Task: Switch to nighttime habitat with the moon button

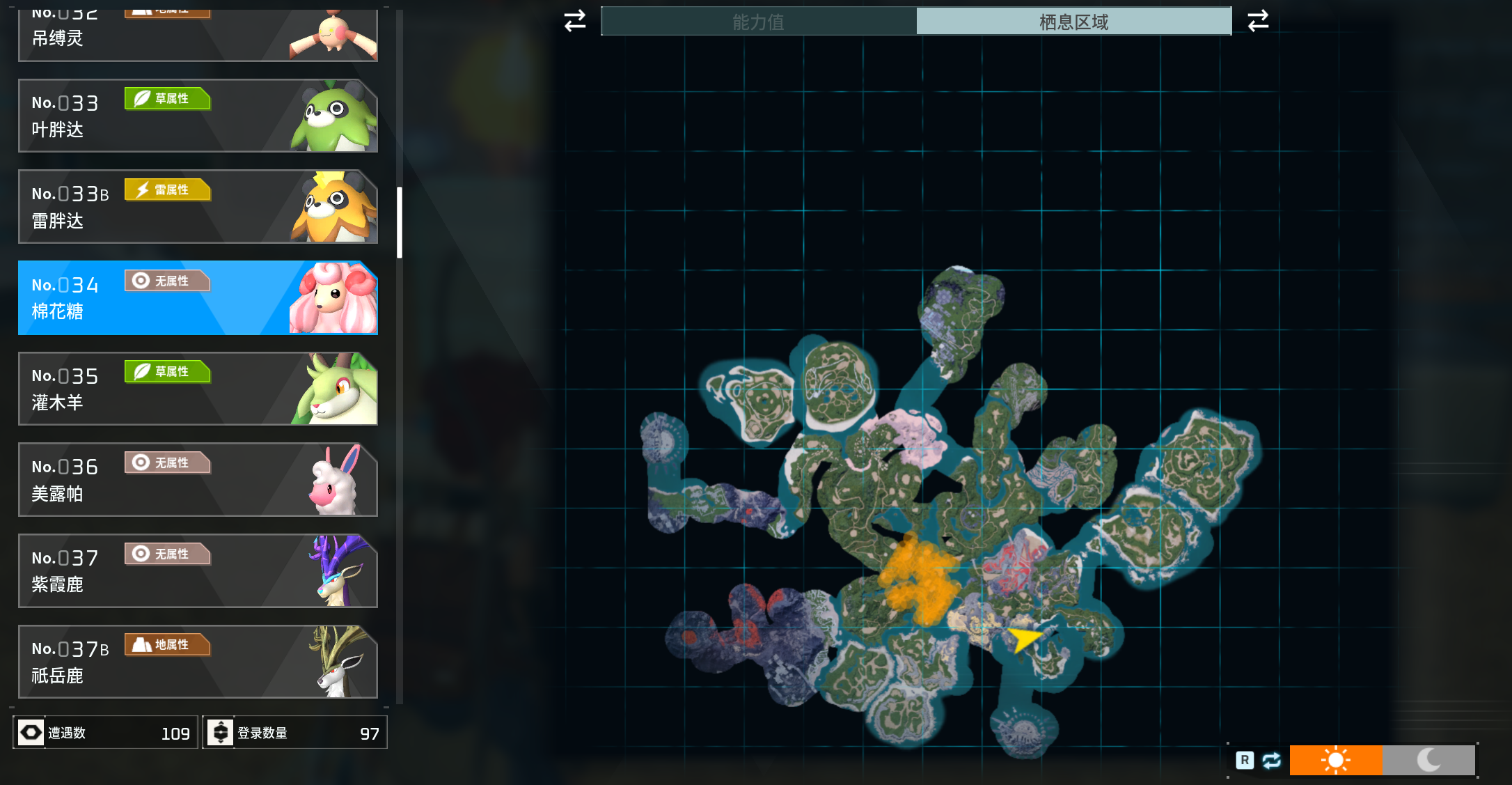Action: click(1428, 760)
